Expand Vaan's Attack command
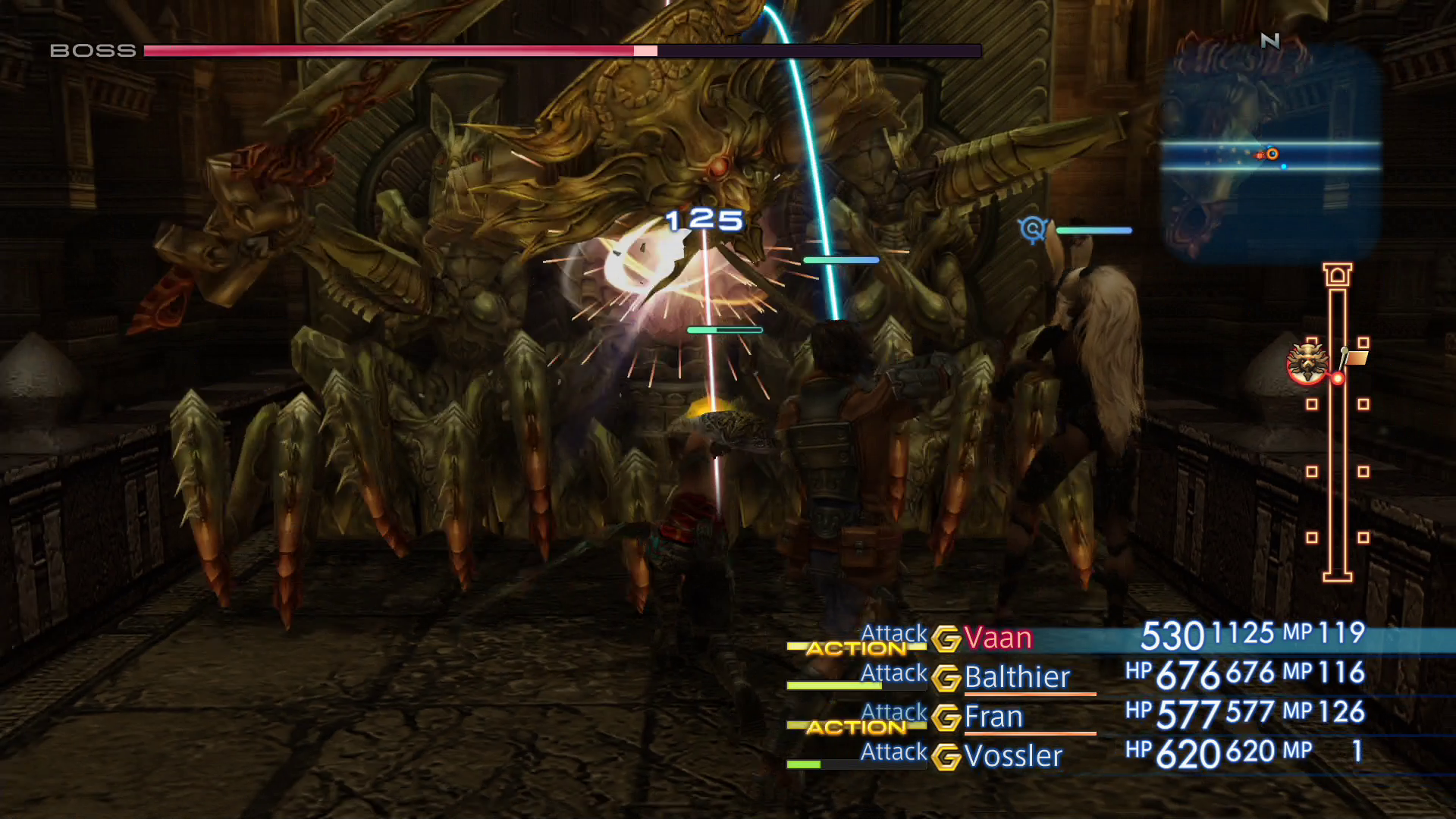 click(x=893, y=633)
